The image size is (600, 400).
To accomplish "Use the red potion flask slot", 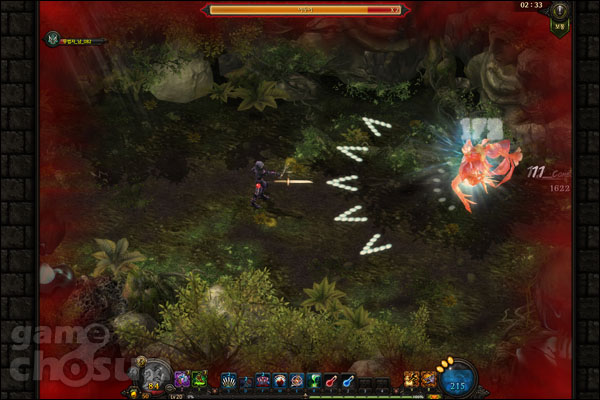I will click(330, 380).
